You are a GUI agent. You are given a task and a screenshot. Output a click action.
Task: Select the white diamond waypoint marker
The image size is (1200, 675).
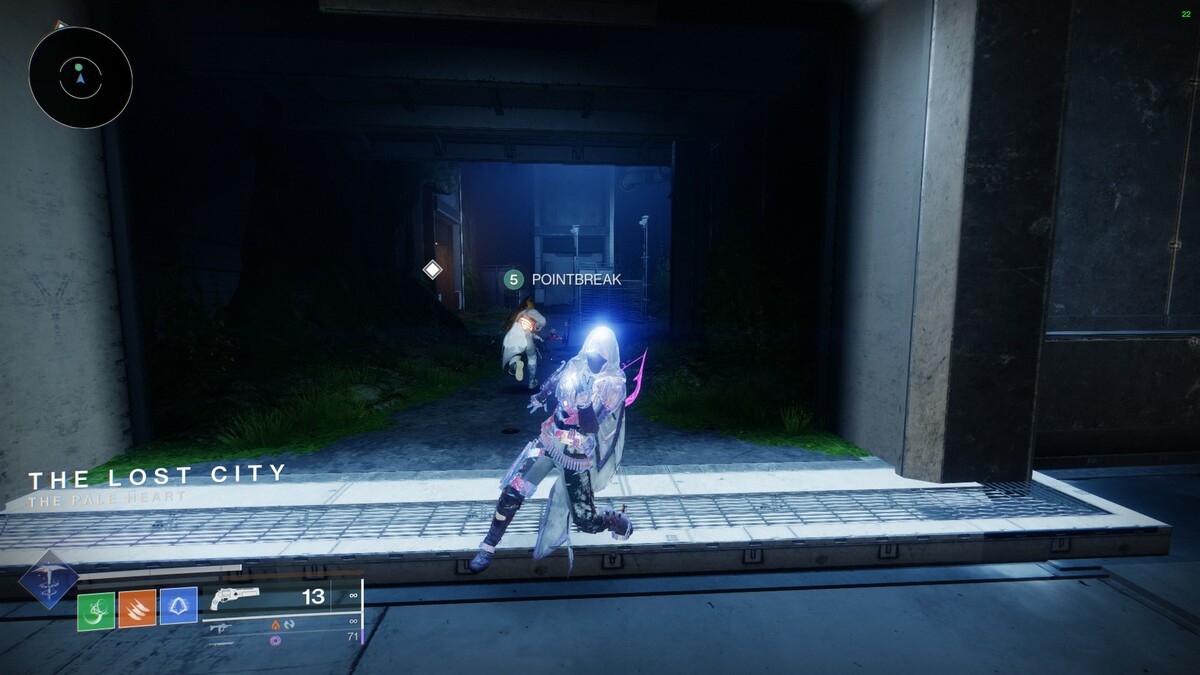coord(432,269)
